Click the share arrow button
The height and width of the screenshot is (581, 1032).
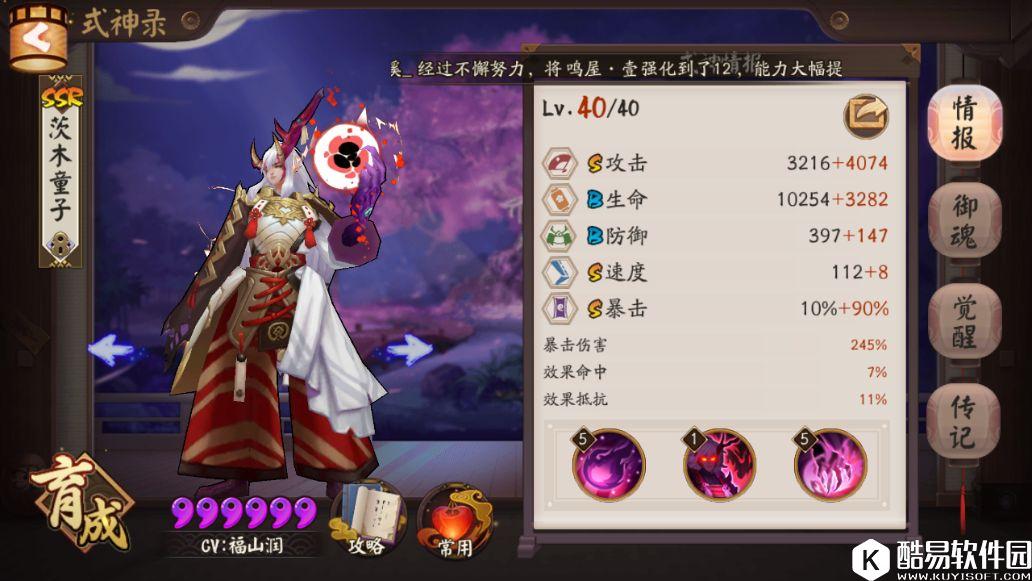(x=866, y=117)
